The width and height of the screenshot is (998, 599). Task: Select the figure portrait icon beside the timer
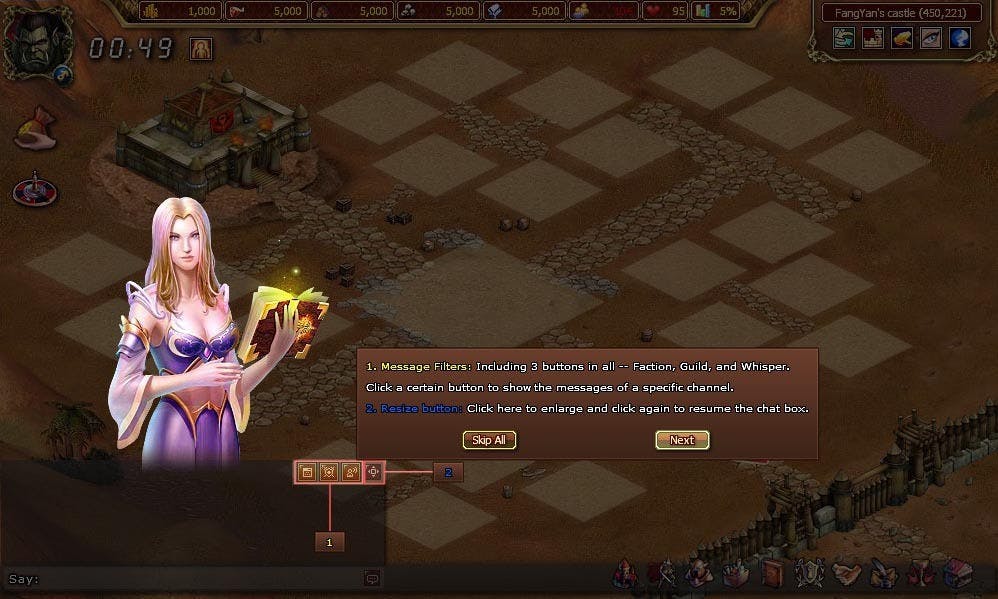(201, 48)
